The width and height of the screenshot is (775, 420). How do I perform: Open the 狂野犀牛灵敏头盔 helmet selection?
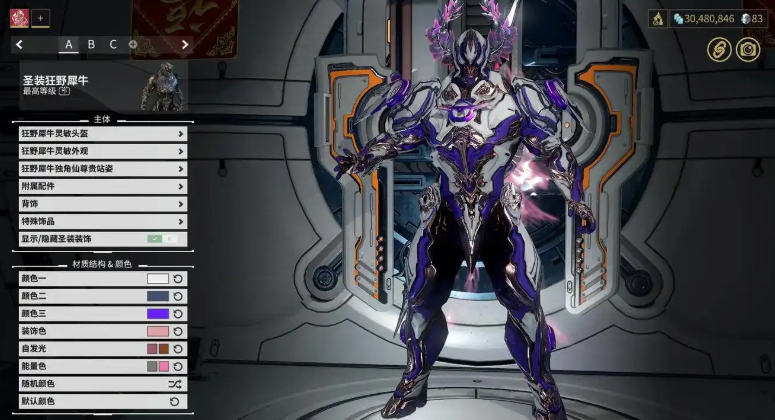(102, 134)
